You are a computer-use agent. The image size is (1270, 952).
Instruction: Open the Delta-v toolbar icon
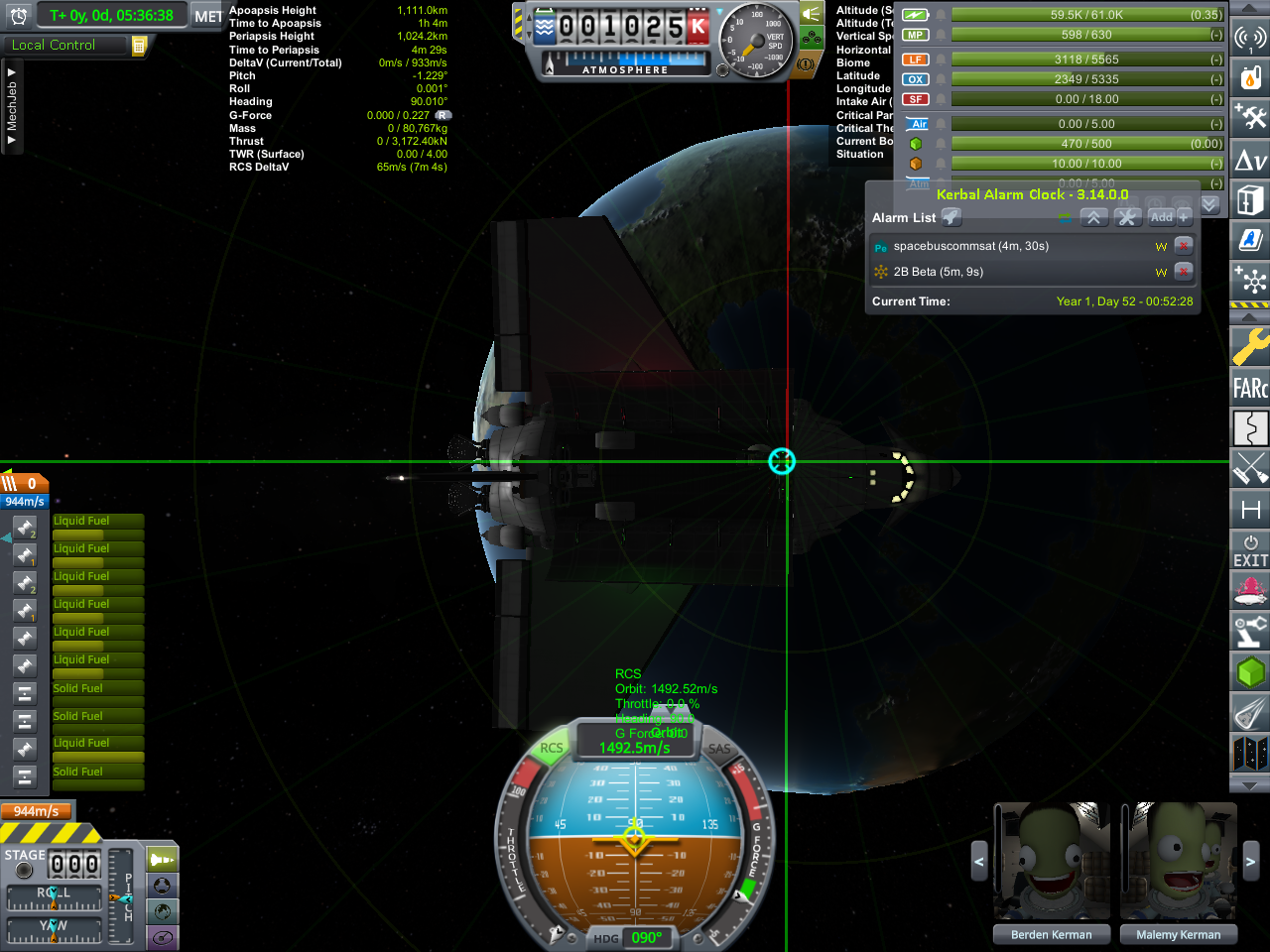click(x=1250, y=161)
